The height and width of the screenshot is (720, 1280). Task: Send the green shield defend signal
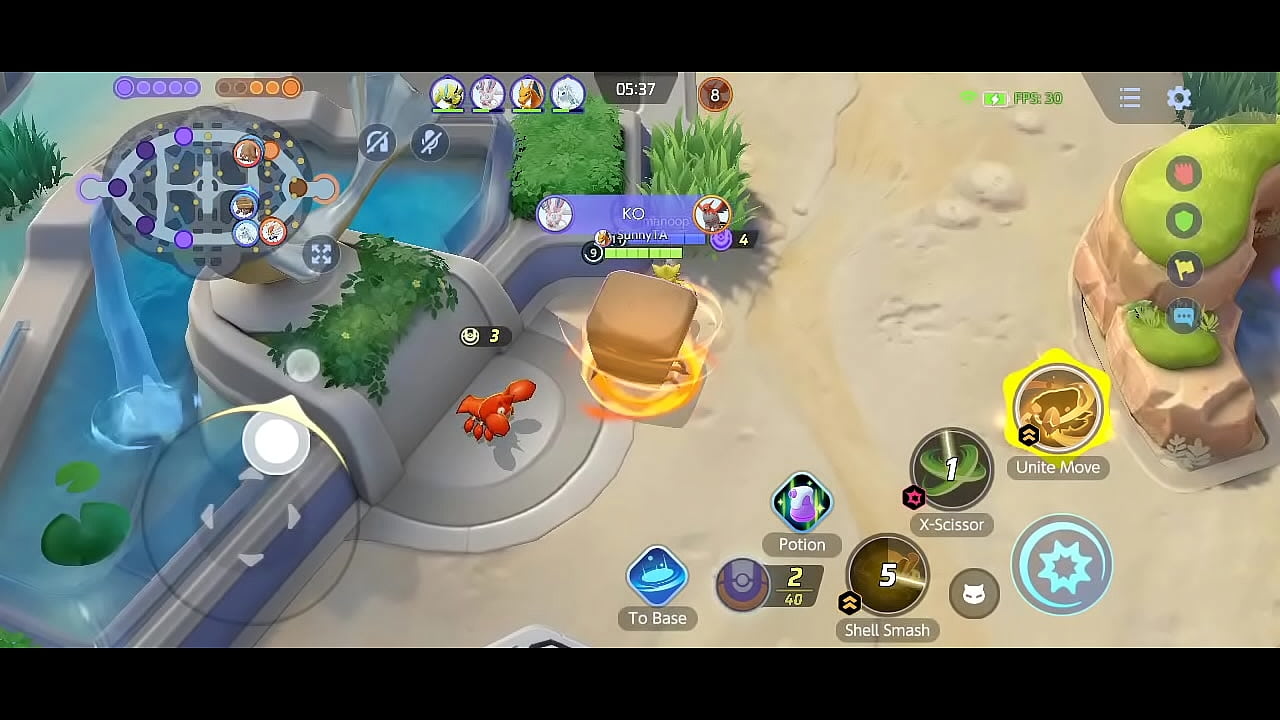(1184, 220)
